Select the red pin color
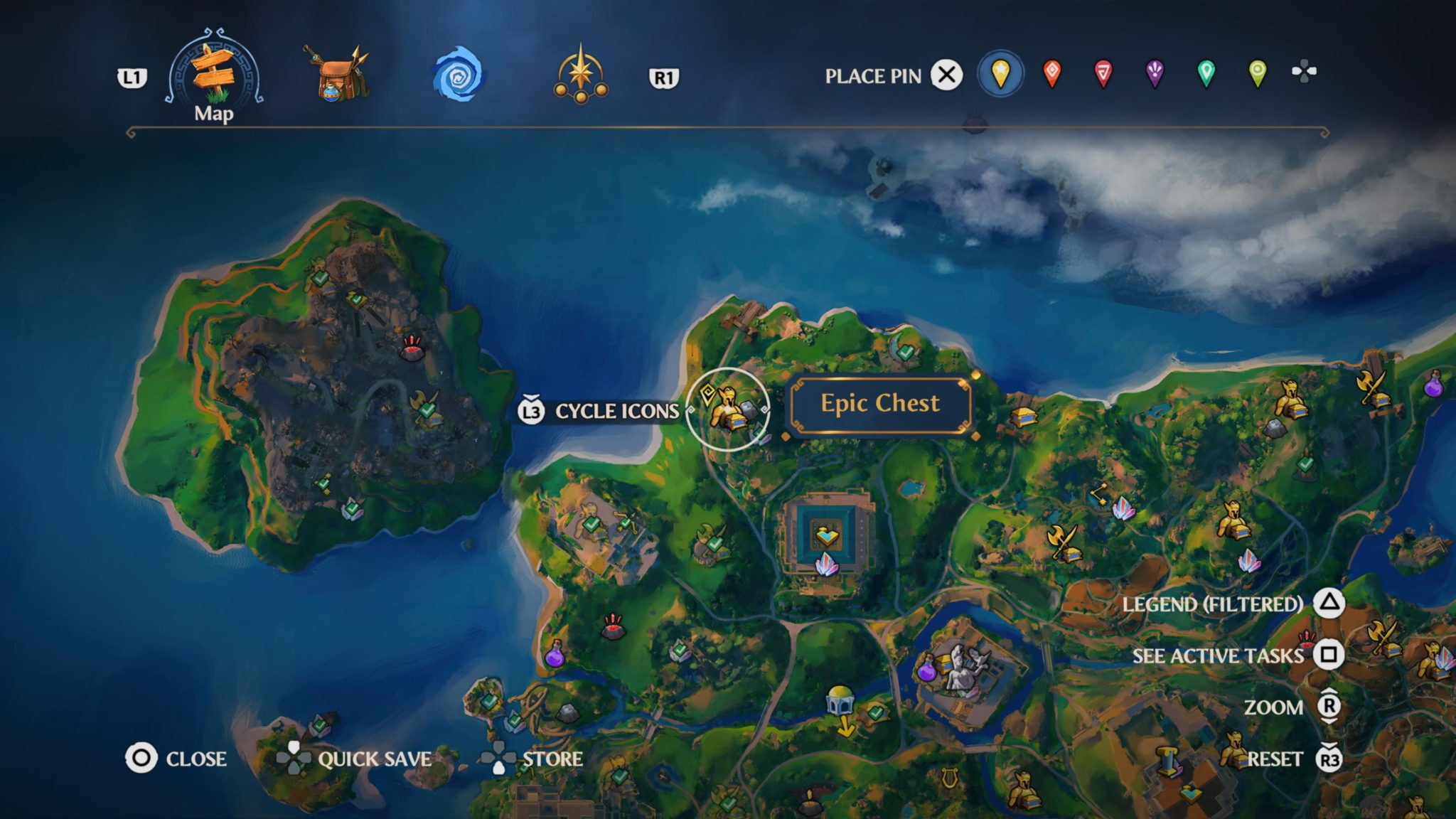 tap(1051, 74)
